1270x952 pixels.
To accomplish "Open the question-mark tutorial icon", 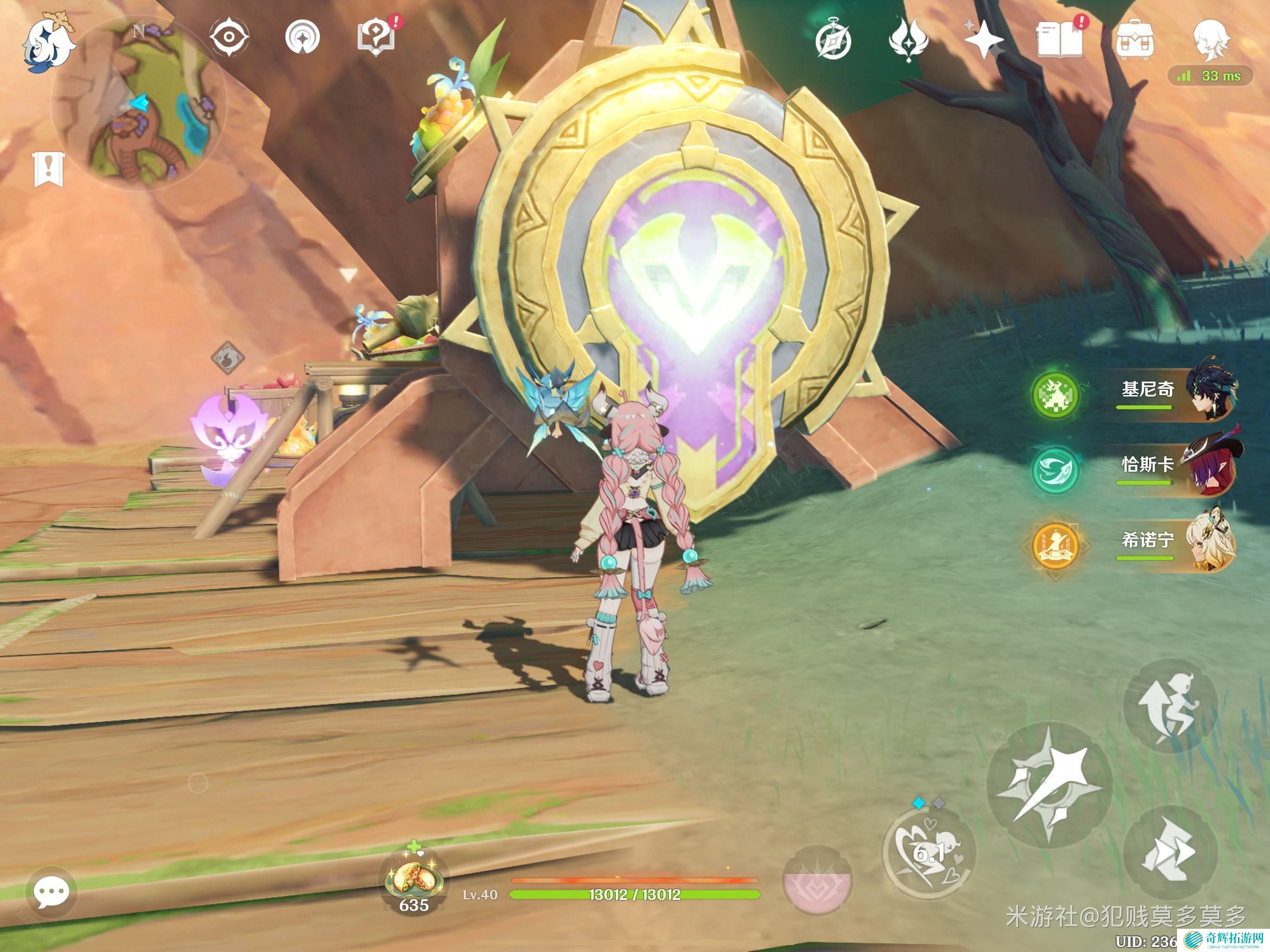I will click(x=377, y=37).
